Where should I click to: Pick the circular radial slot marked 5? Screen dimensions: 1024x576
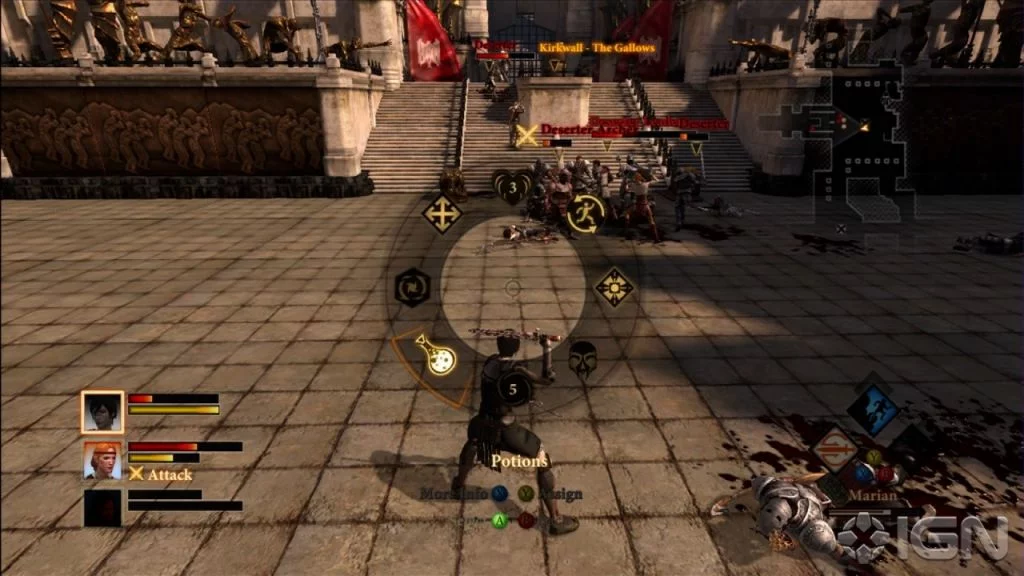[513, 388]
